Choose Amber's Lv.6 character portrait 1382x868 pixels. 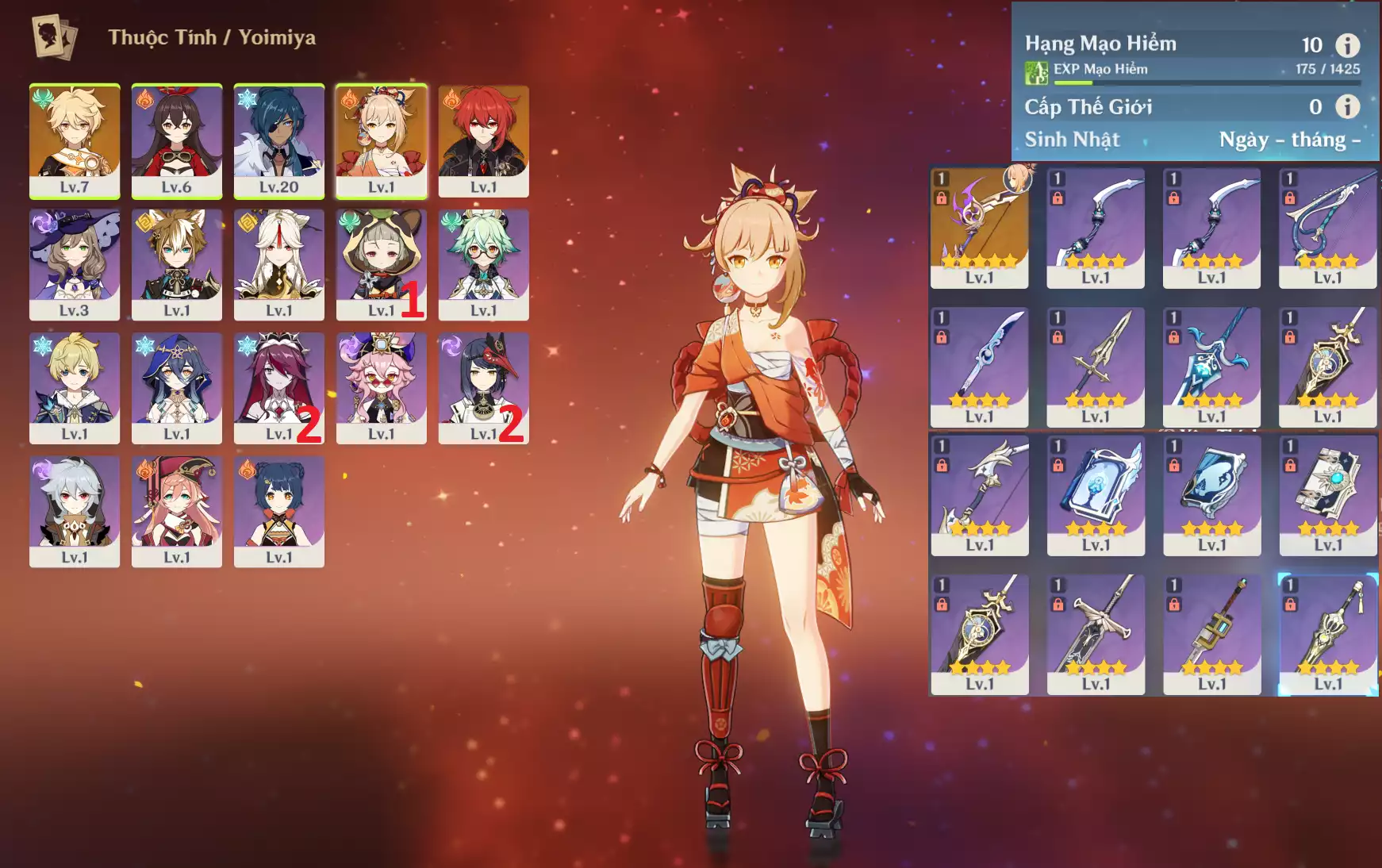tap(176, 140)
